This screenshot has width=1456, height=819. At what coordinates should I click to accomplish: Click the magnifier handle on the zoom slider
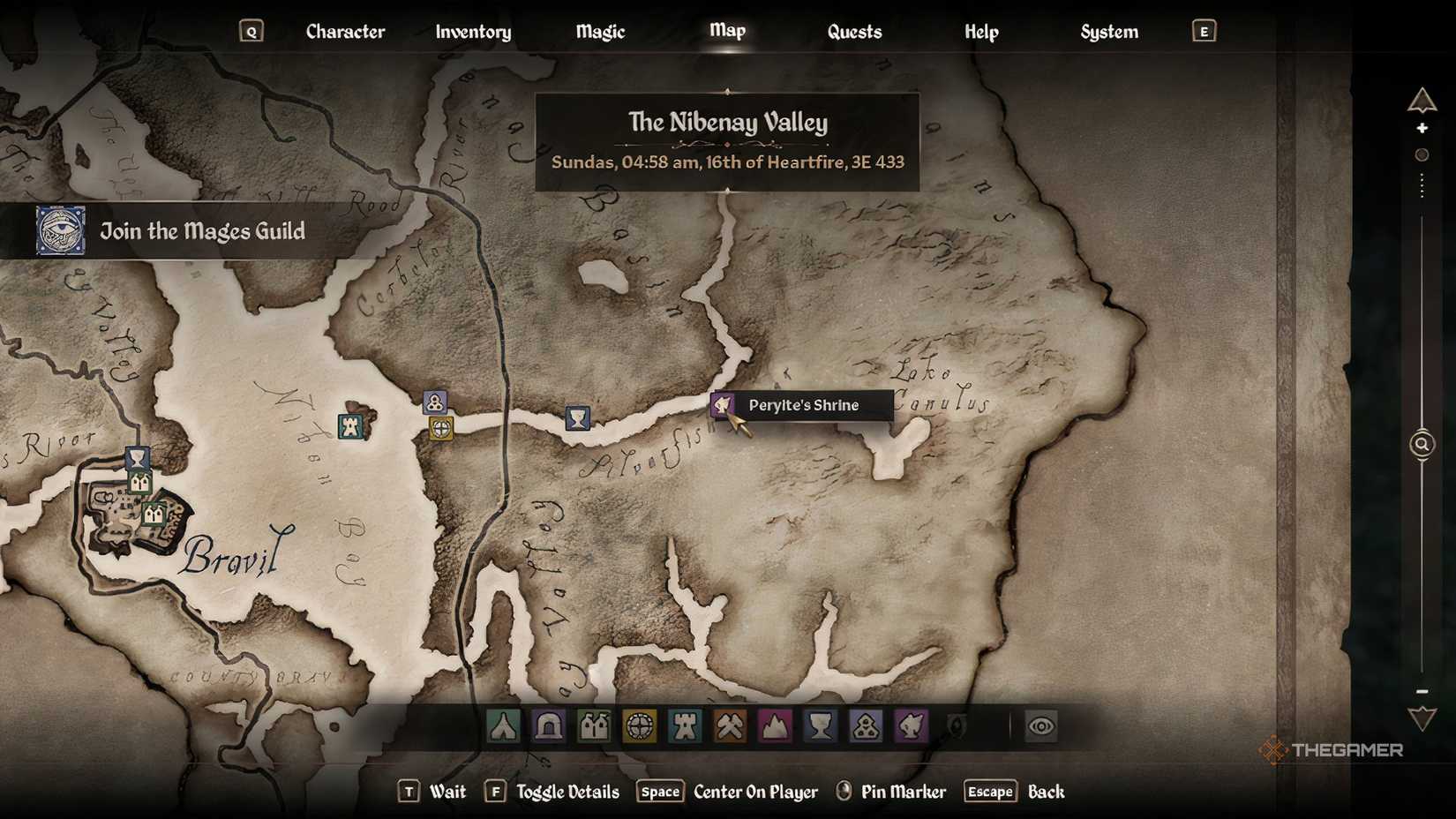tap(1422, 444)
